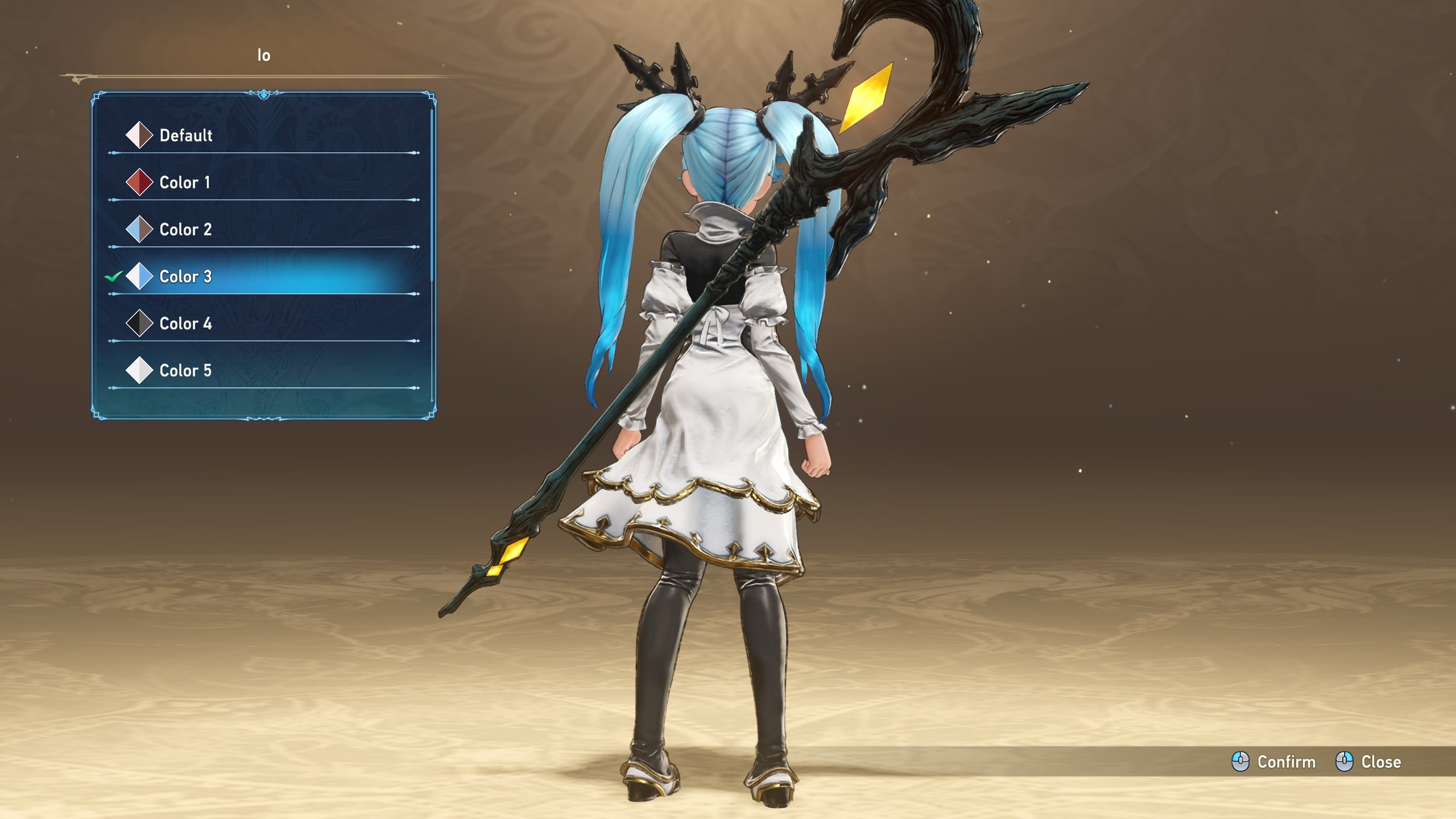This screenshot has height=819, width=1456.
Task: Pick Color 2 from the list
Action: coord(185,230)
